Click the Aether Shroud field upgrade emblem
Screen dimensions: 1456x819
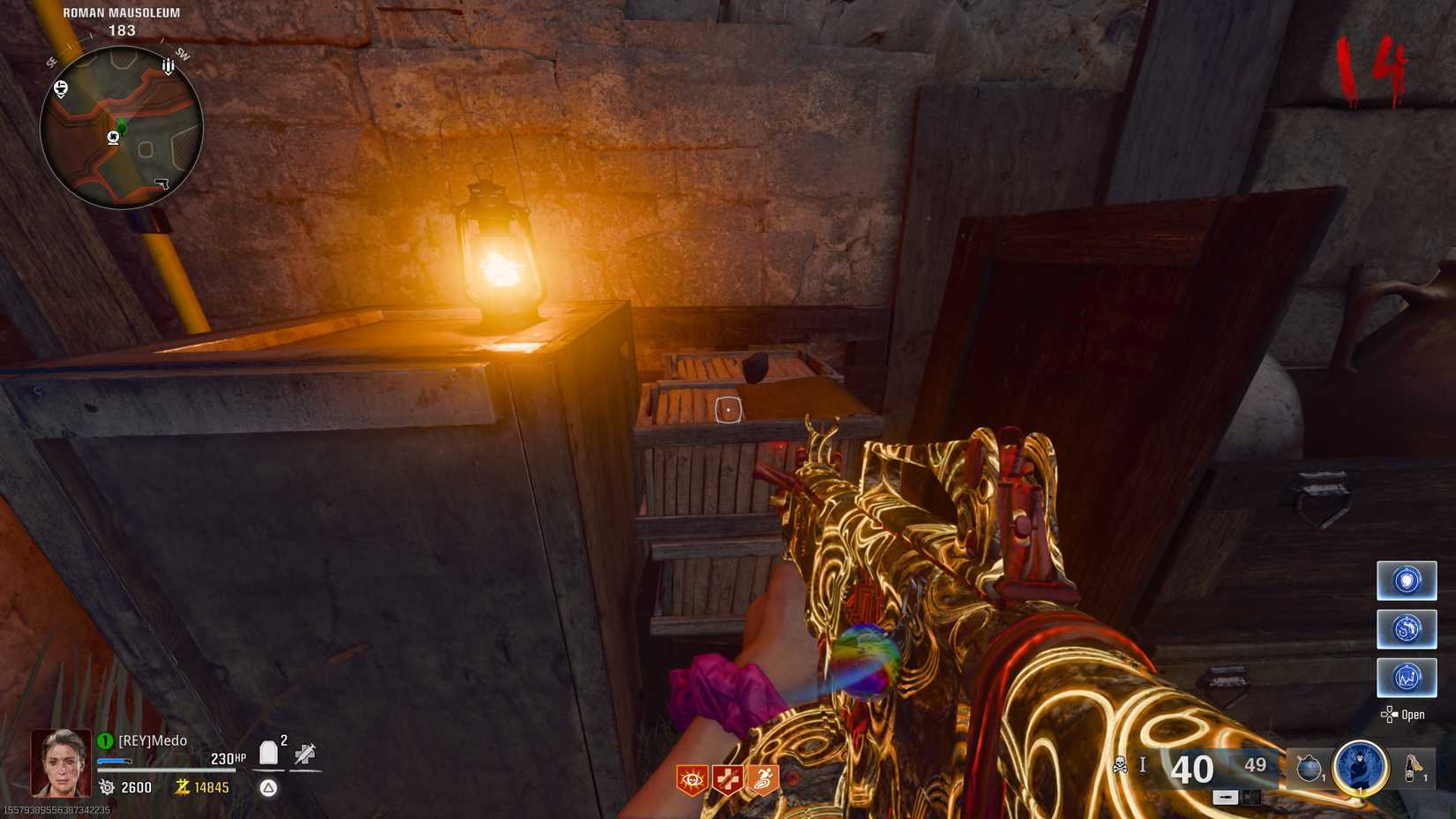[1360, 768]
